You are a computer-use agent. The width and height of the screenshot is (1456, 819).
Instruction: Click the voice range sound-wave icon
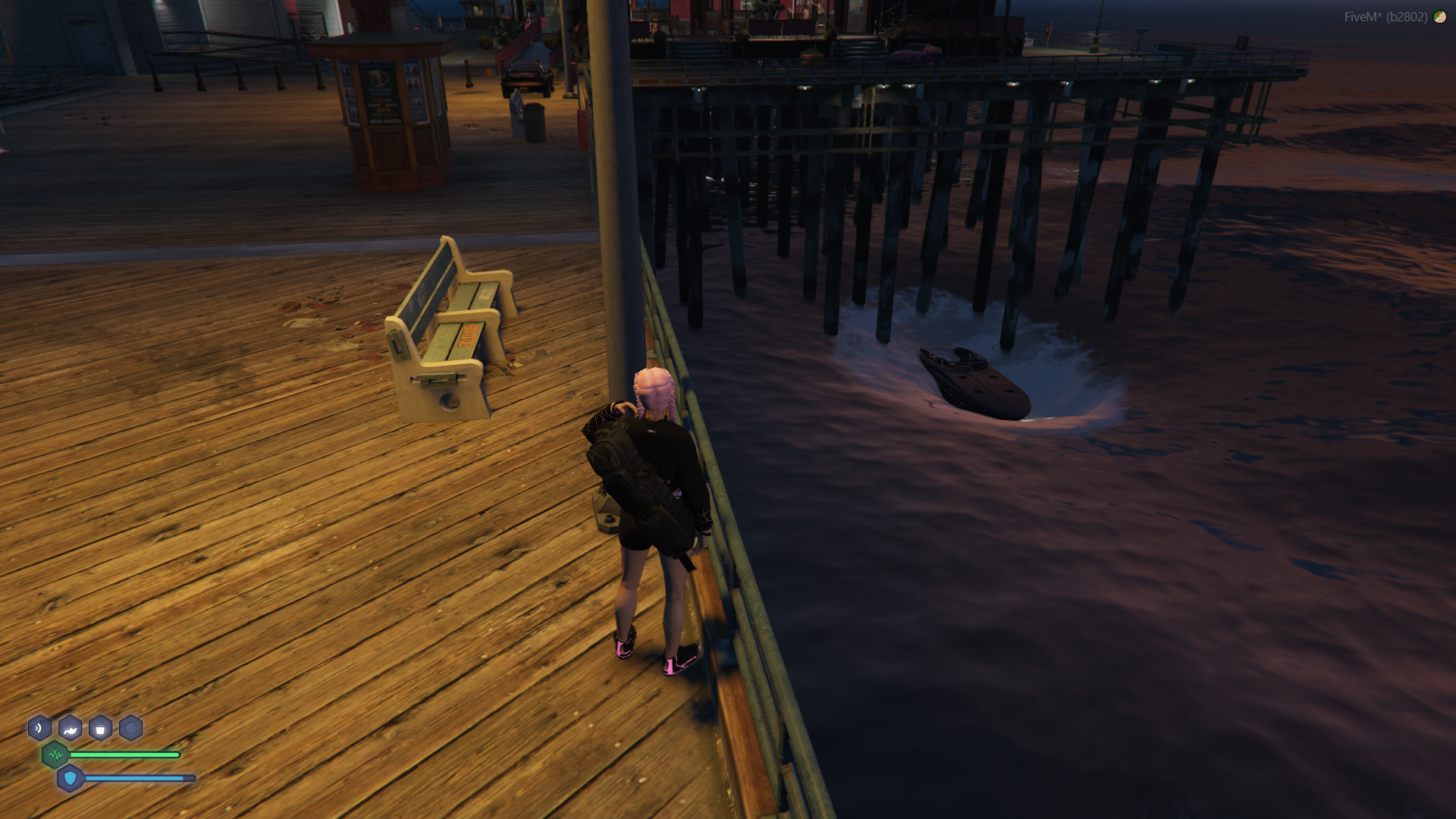39,729
